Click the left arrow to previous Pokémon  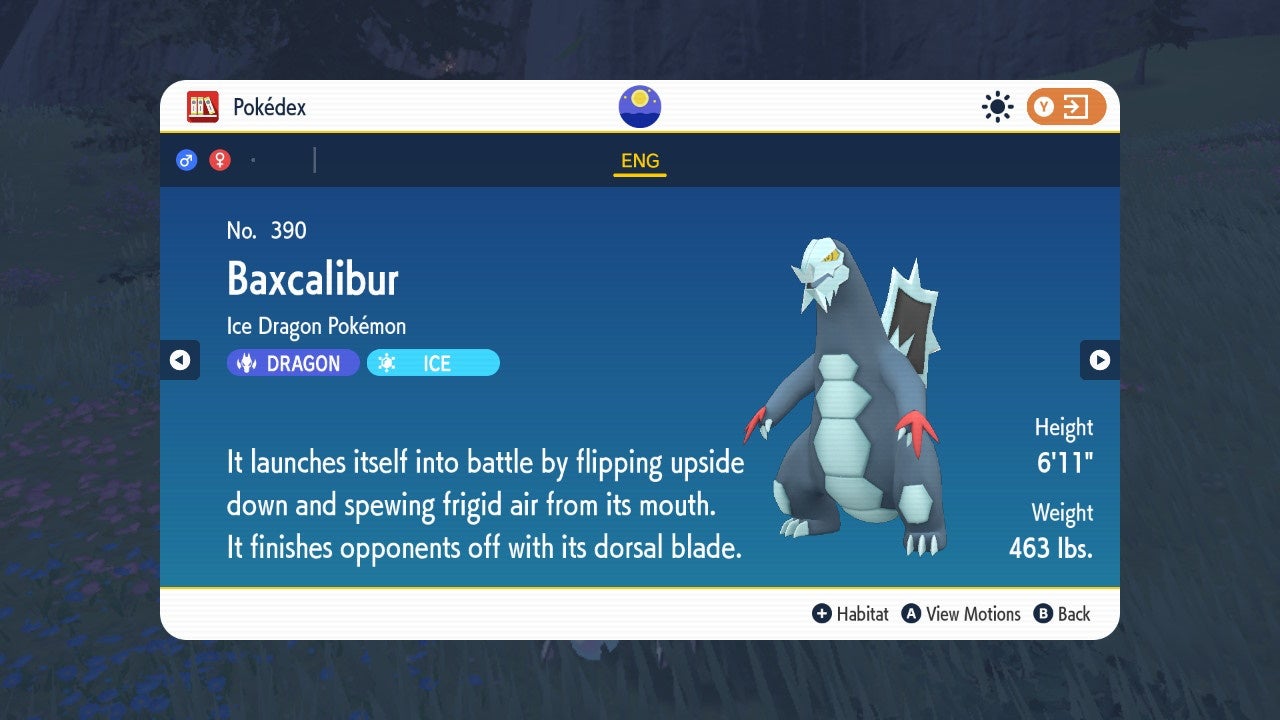click(181, 360)
